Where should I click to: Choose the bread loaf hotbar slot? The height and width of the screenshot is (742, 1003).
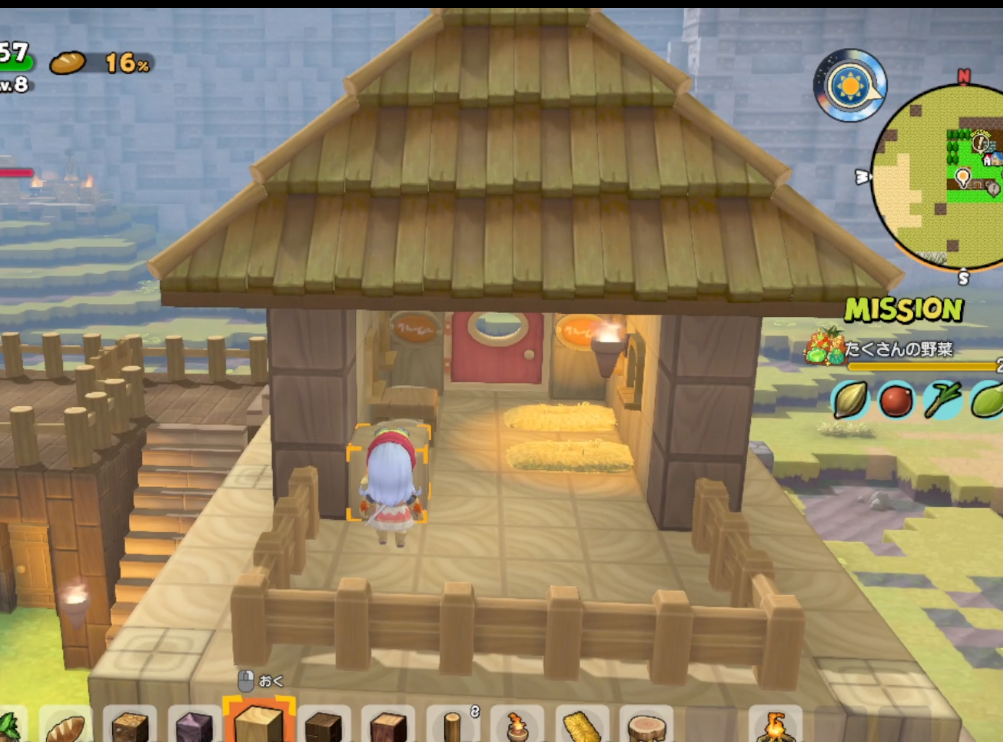tap(67, 727)
